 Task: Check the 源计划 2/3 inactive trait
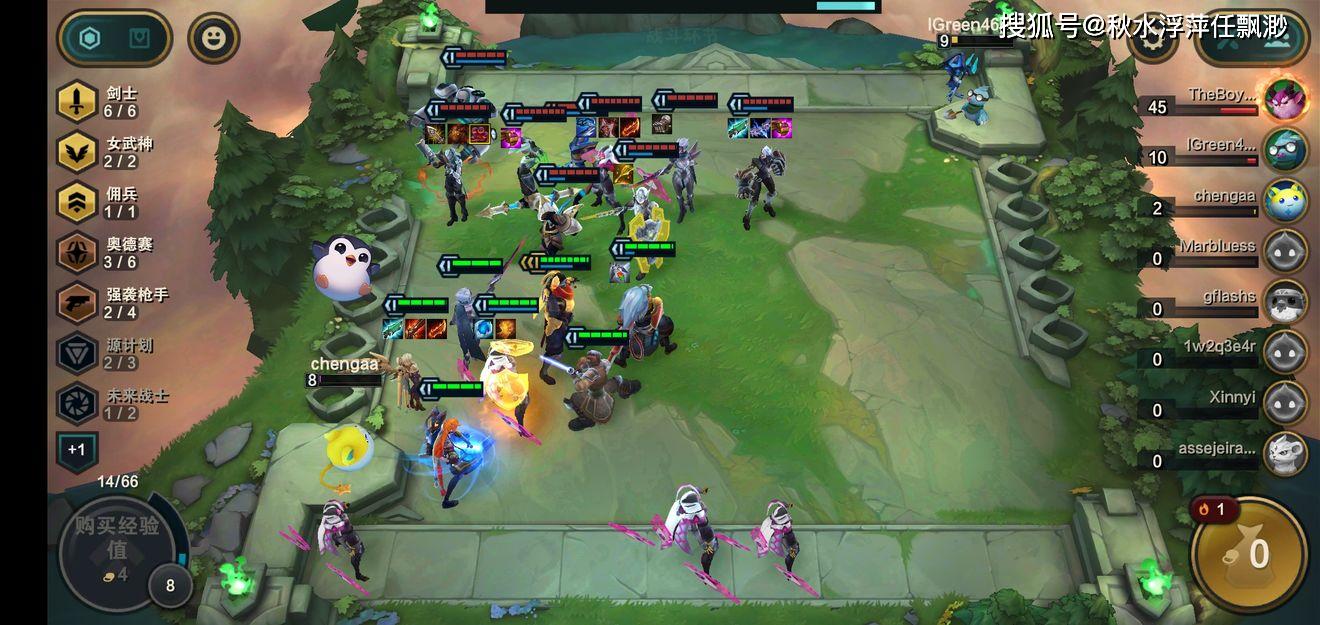(x=77, y=353)
